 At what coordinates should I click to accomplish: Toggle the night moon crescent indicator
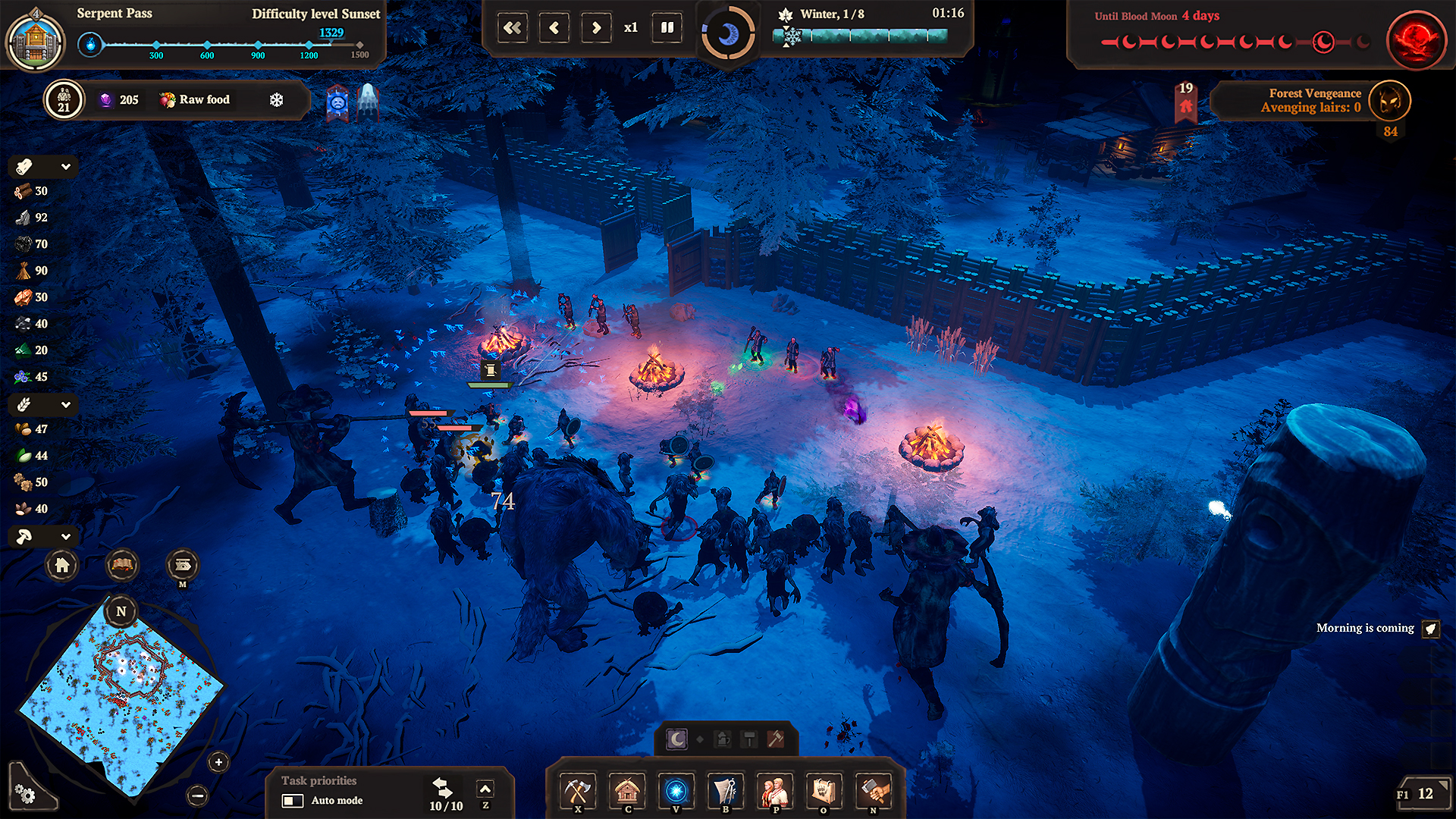click(x=676, y=737)
